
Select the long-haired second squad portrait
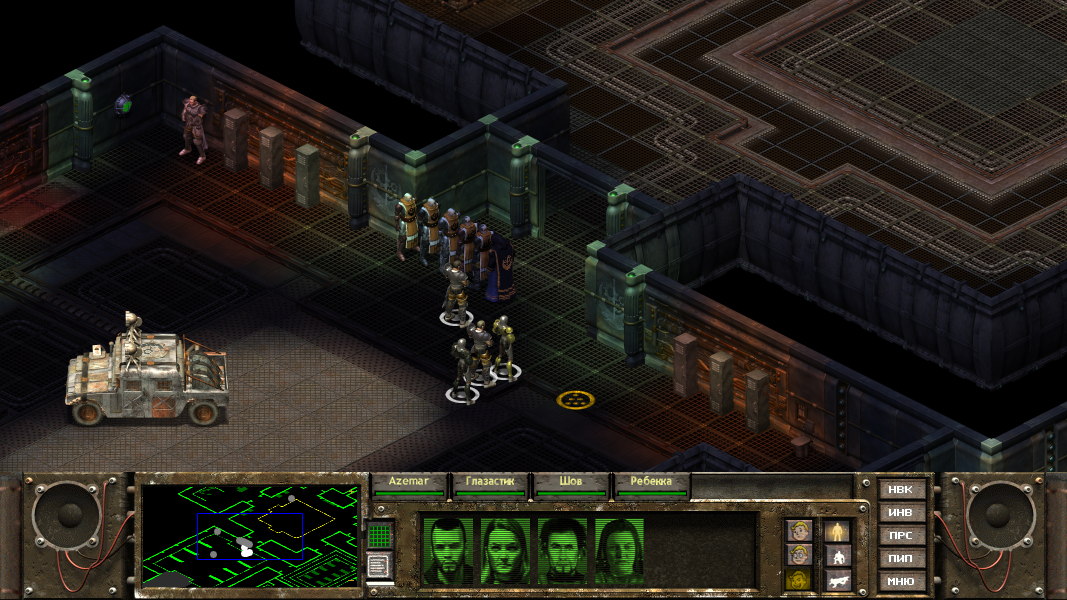tap(505, 550)
